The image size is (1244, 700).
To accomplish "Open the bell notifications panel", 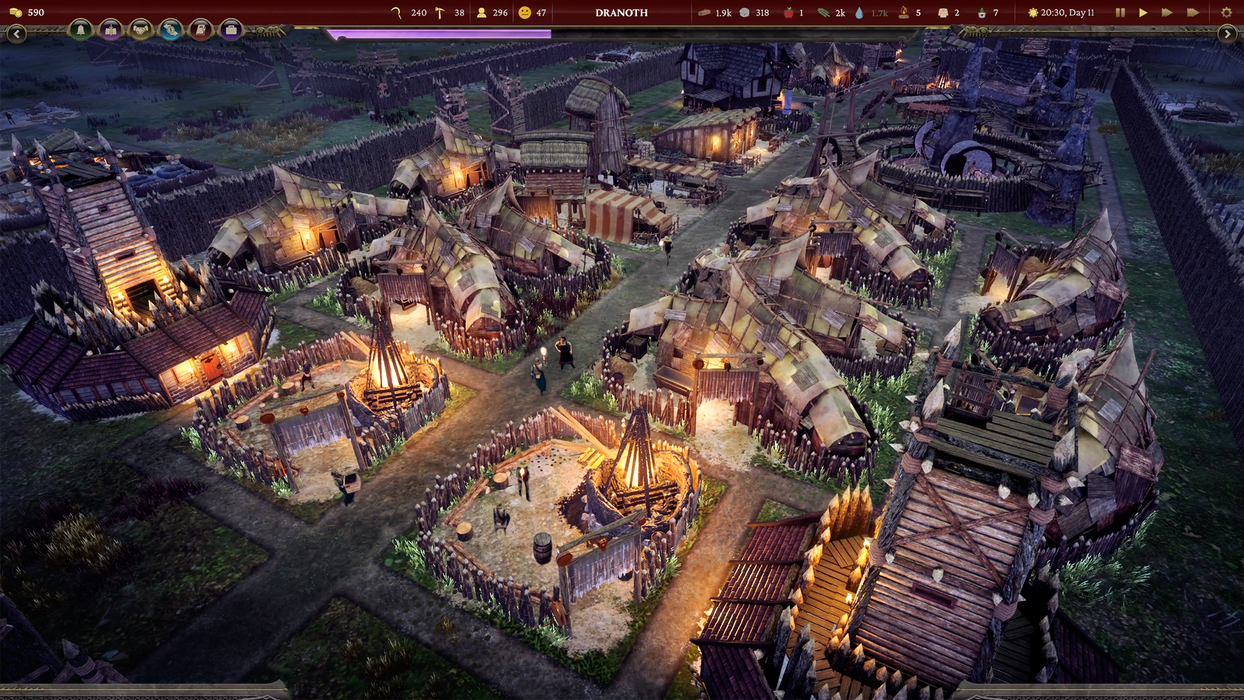I will point(81,30).
